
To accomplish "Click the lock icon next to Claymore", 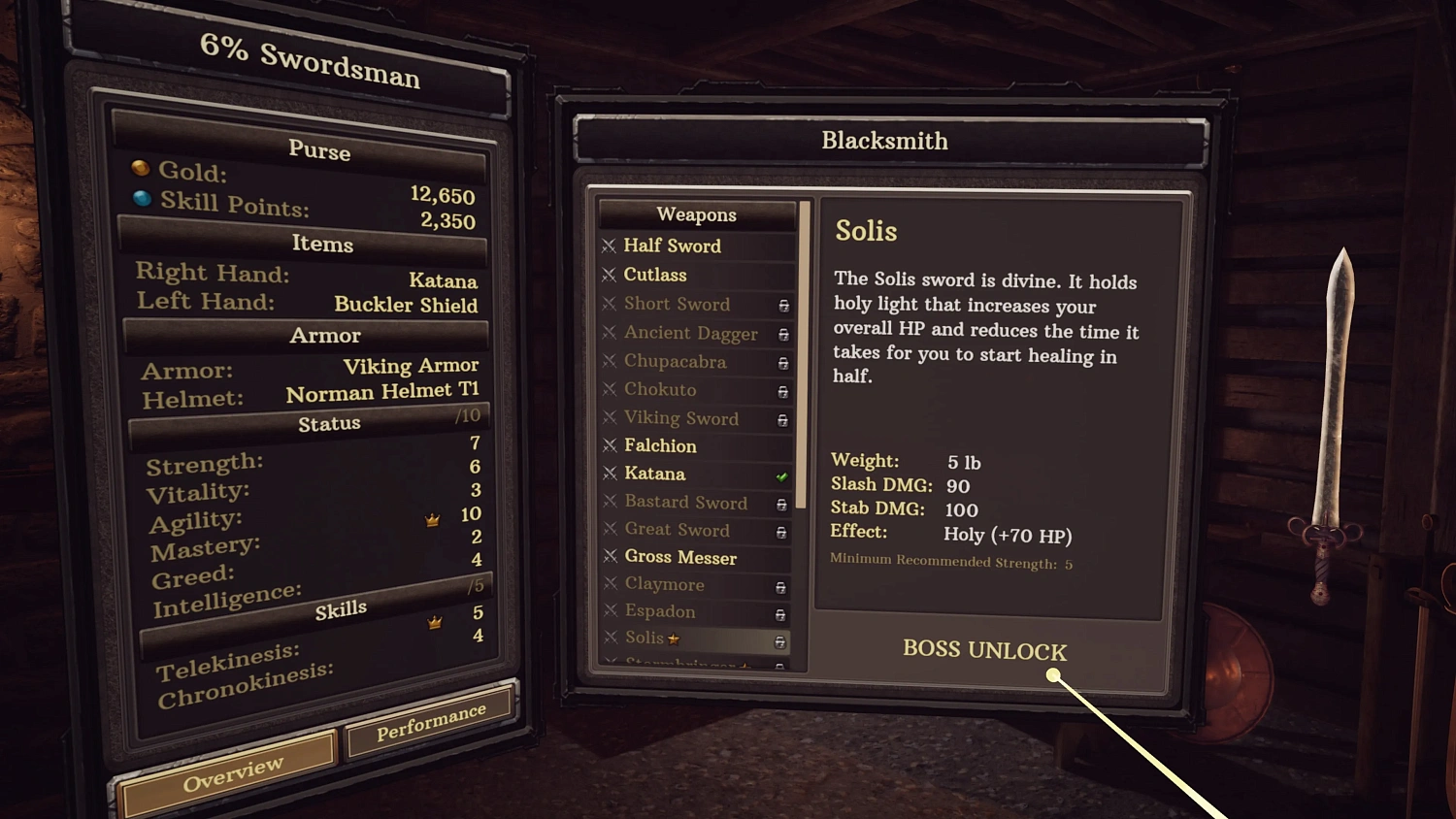I will (x=781, y=586).
